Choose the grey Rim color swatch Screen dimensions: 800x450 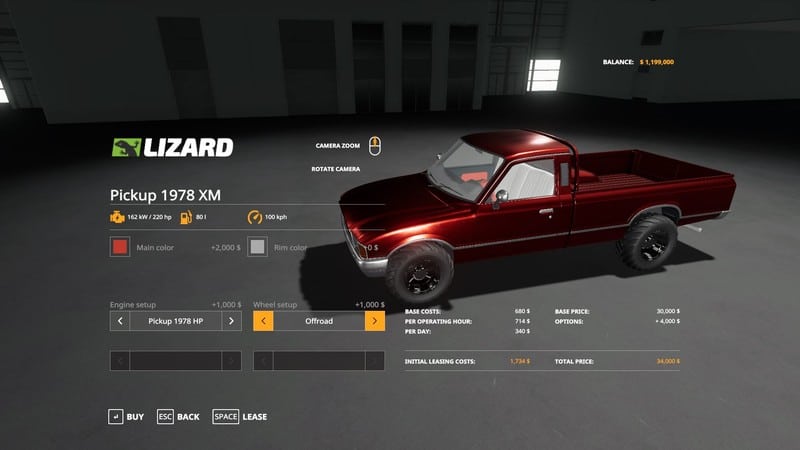pyautogui.click(x=258, y=247)
